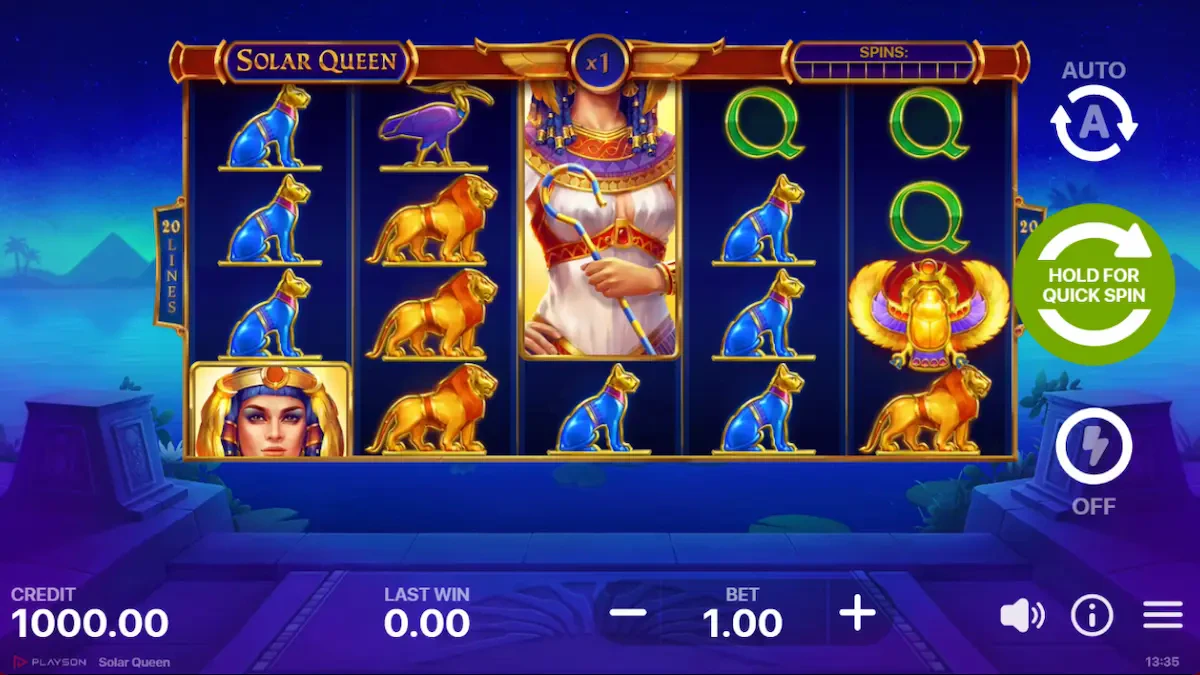This screenshot has width=1200, height=675.
Task: Activate the Auto spin button
Action: pos(1093,123)
